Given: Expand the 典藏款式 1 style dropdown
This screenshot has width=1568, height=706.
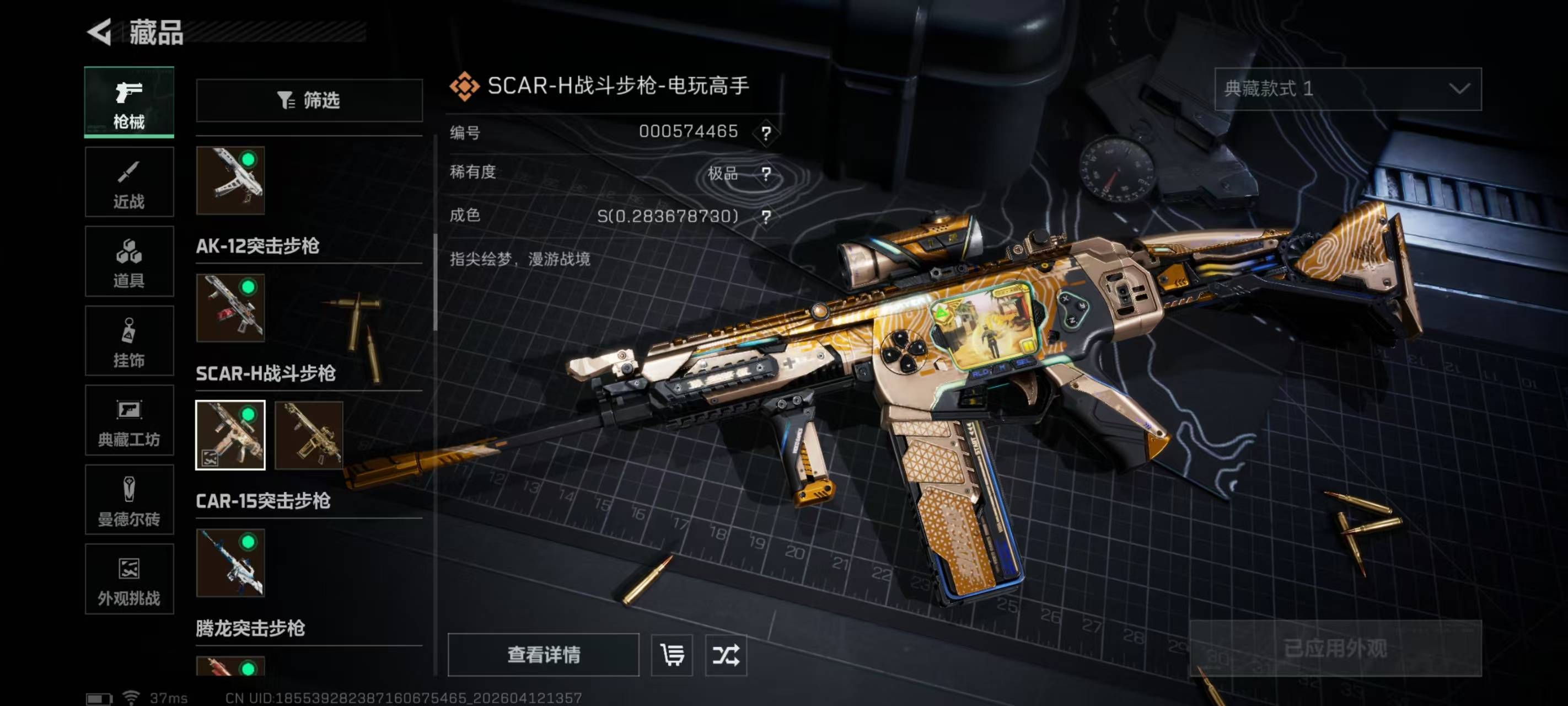Looking at the screenshot, I should click(1347, 89).
